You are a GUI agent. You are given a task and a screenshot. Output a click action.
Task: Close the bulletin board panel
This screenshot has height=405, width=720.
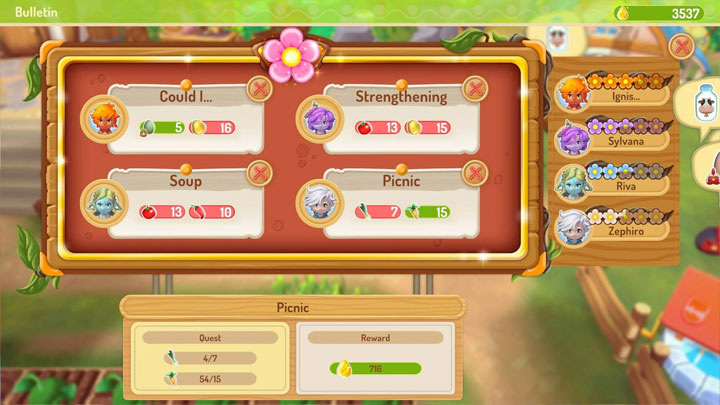680,46
